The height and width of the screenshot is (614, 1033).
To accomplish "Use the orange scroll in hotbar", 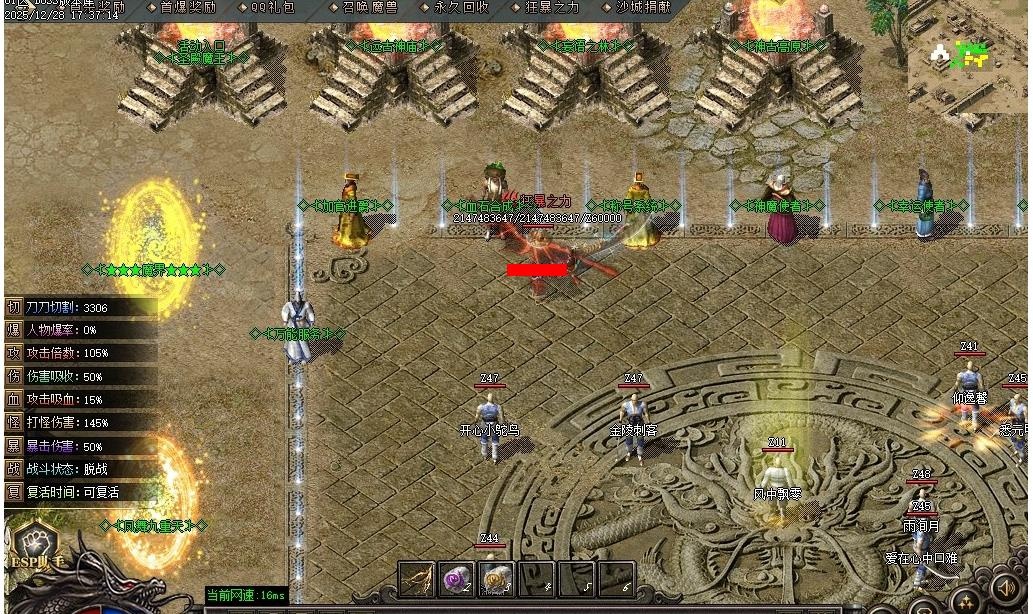I will click(x=496, y=579).
